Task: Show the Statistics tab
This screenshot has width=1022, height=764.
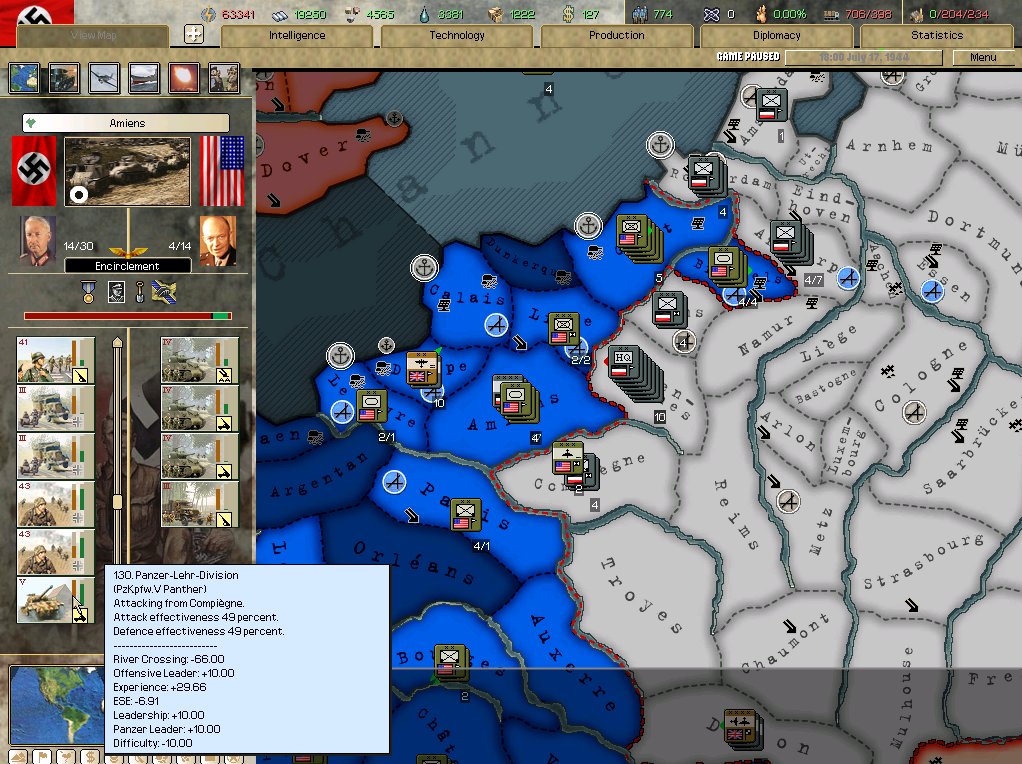Action: (x=937, y=36)
